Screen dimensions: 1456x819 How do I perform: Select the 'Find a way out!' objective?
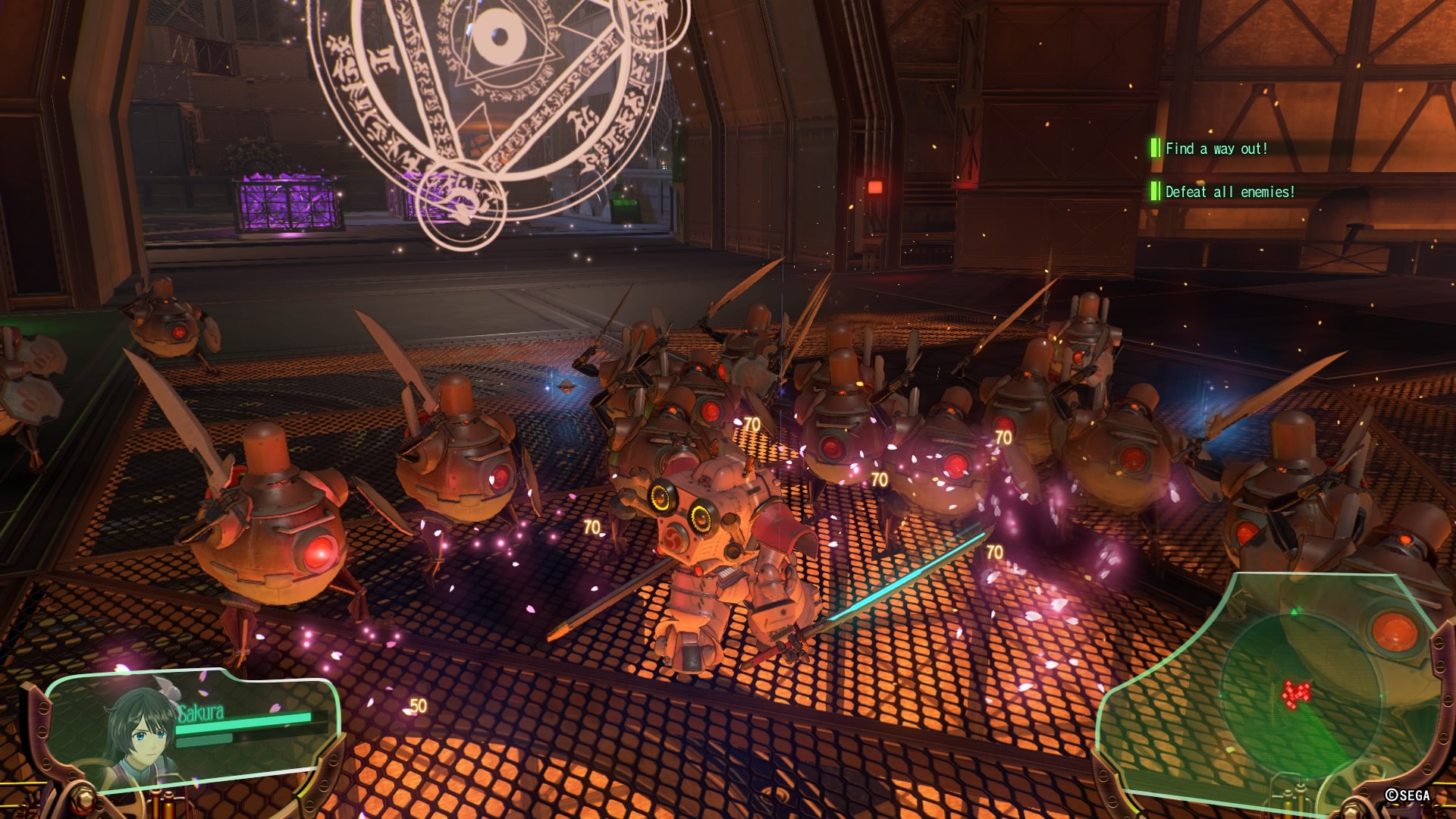[1216, 149]
